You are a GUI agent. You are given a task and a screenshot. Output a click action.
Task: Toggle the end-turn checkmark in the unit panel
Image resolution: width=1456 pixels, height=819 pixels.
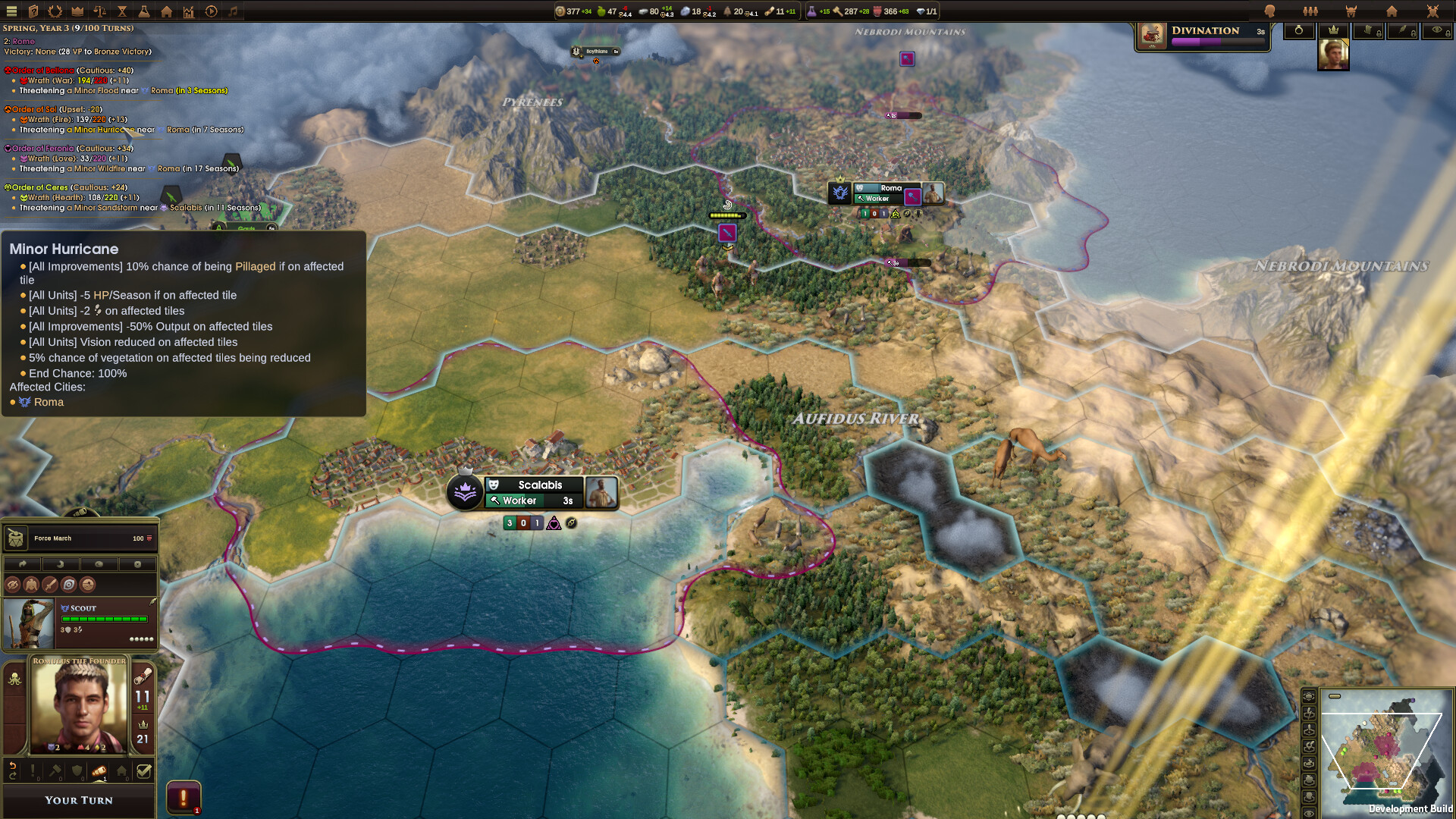tap(144, 770)
